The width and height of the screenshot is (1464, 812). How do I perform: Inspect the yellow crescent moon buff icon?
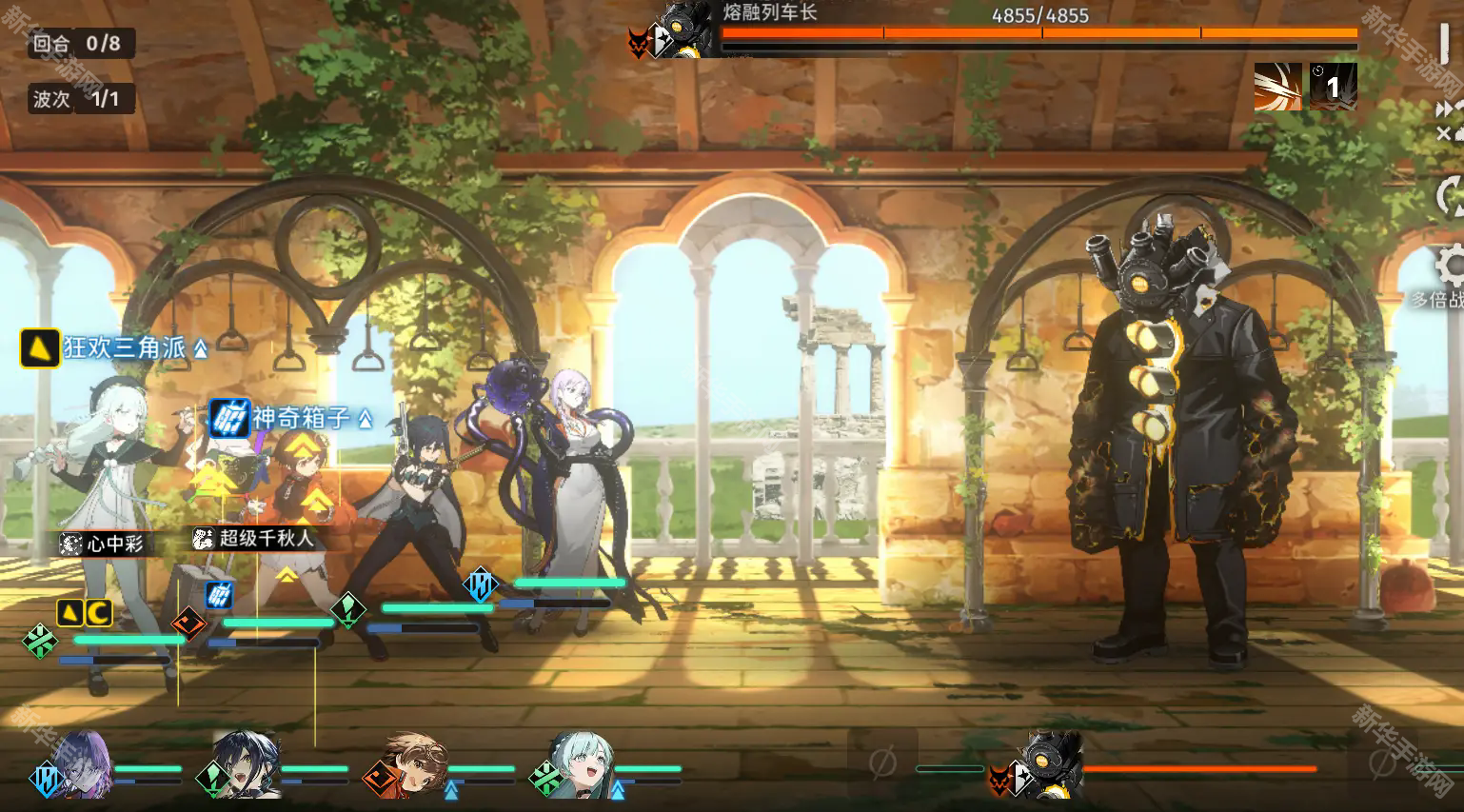99,613
